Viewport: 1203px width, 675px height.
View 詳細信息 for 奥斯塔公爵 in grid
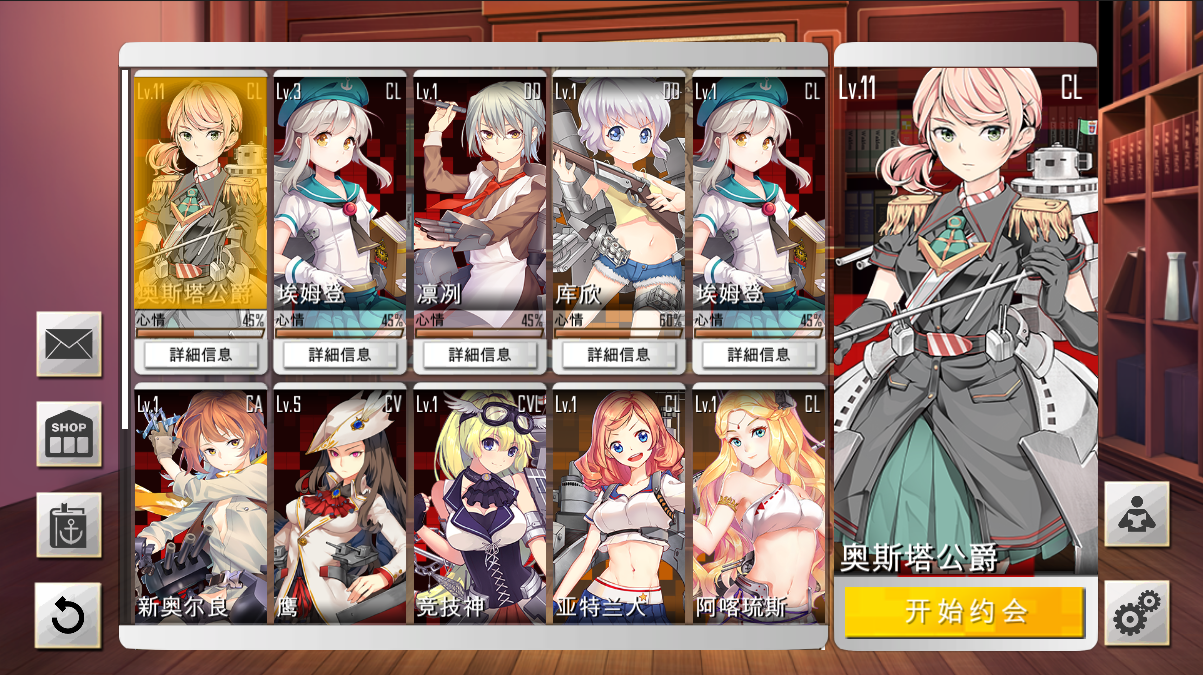pos(200,354)
